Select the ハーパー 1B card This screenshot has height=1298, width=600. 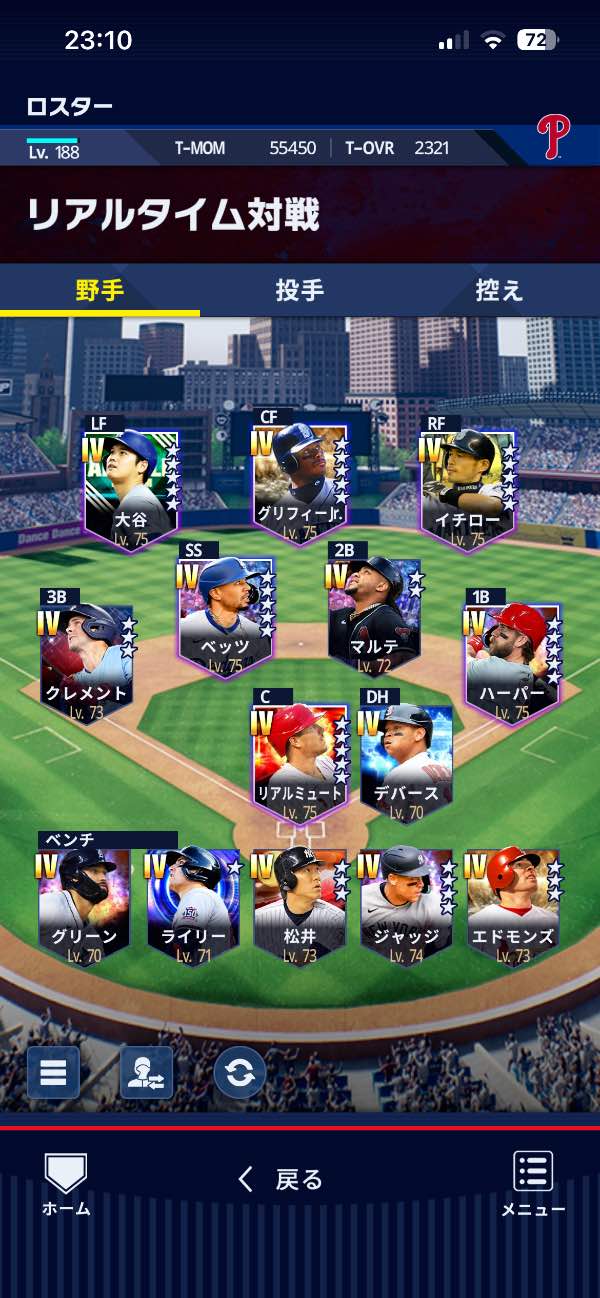[514, 660]
